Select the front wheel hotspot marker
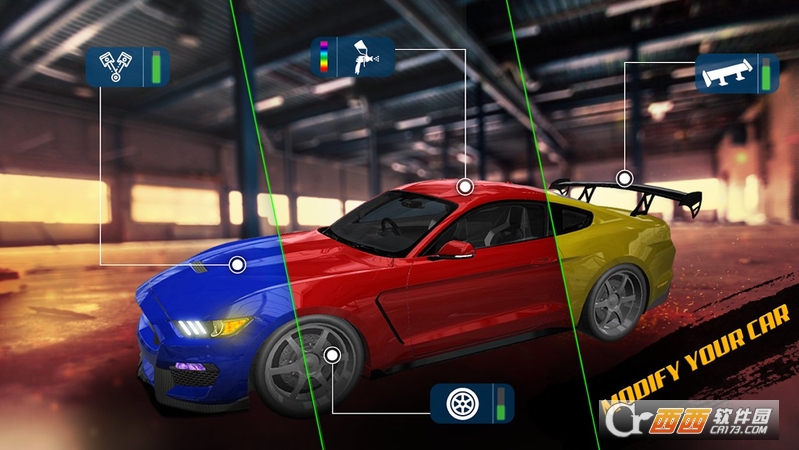Image resolution: width=799 pixels, height=450 pixels. pos(333,354)
